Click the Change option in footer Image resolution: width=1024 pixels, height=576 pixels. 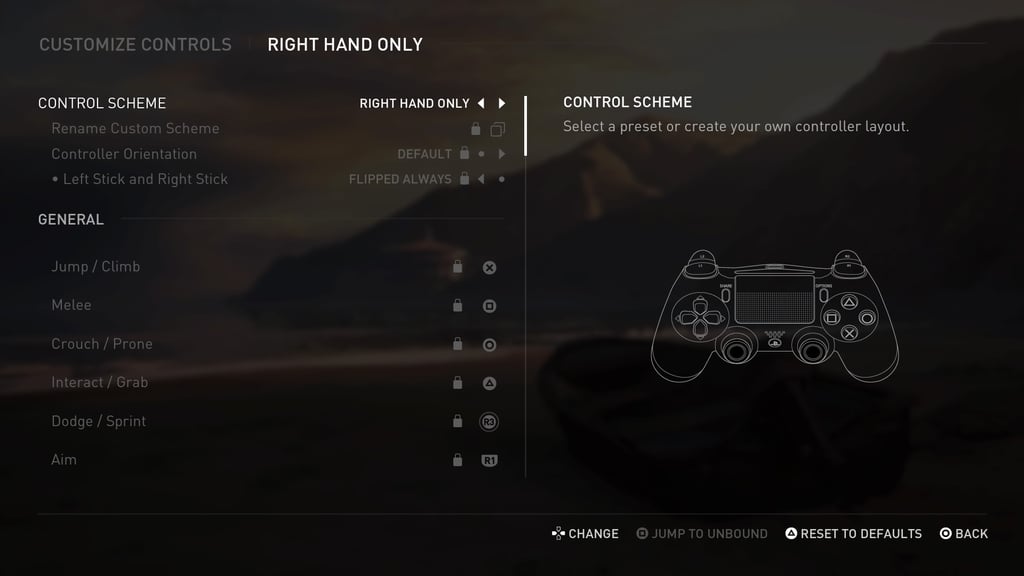(x=585, y=534)
